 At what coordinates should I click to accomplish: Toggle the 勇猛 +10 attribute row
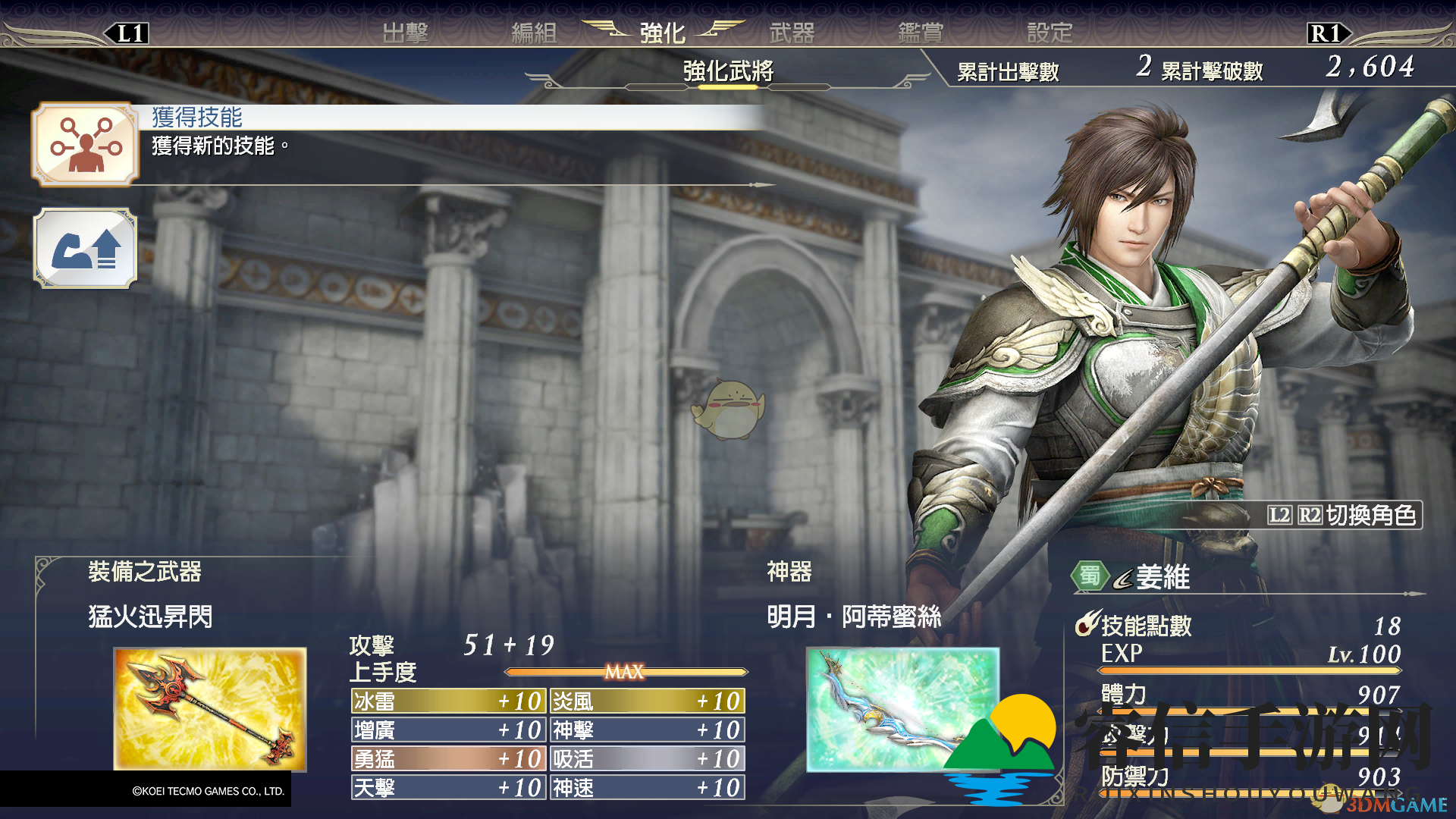[x=447, y=758]
